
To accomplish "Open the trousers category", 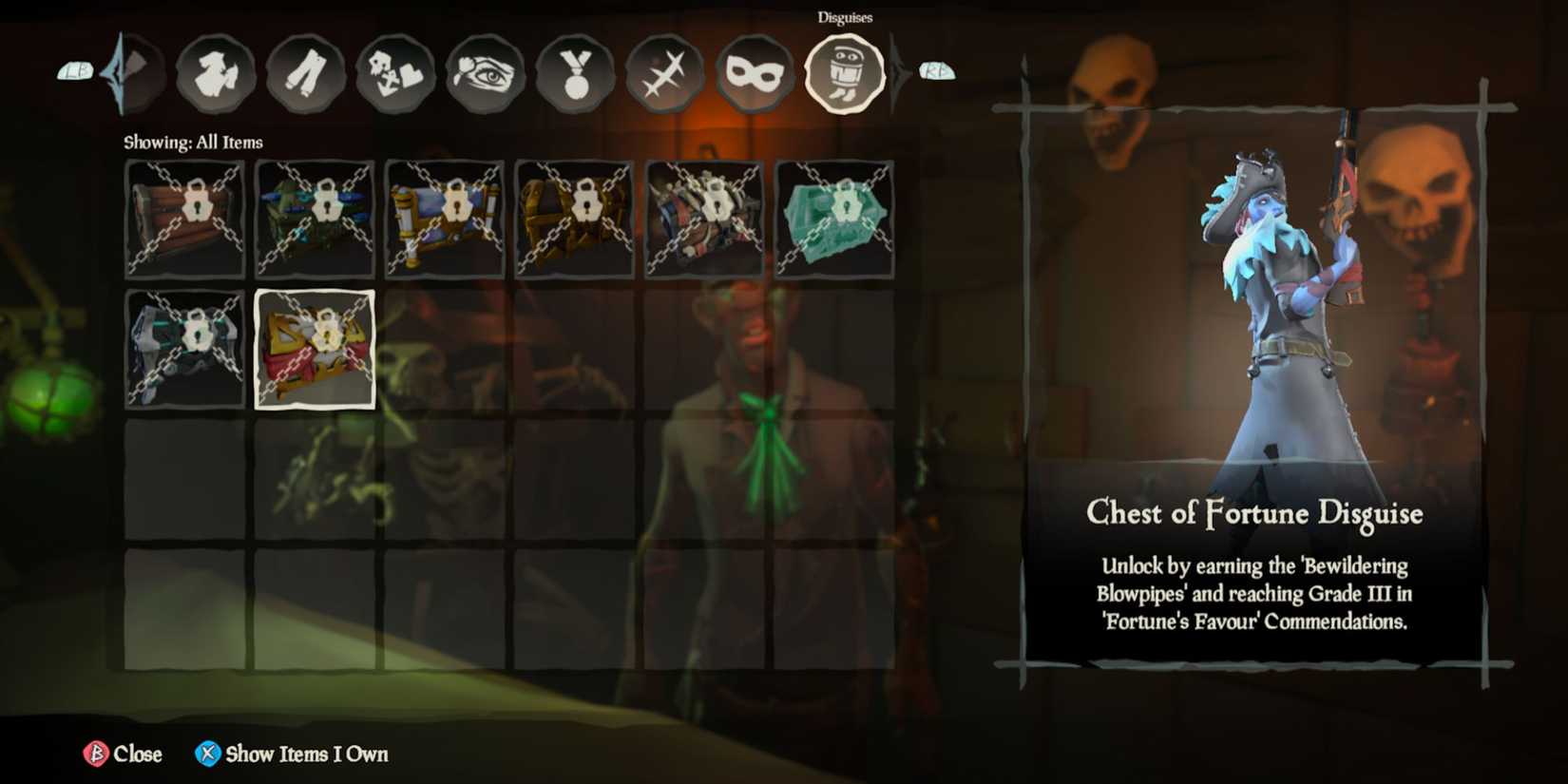I will (x=304, y=74).
